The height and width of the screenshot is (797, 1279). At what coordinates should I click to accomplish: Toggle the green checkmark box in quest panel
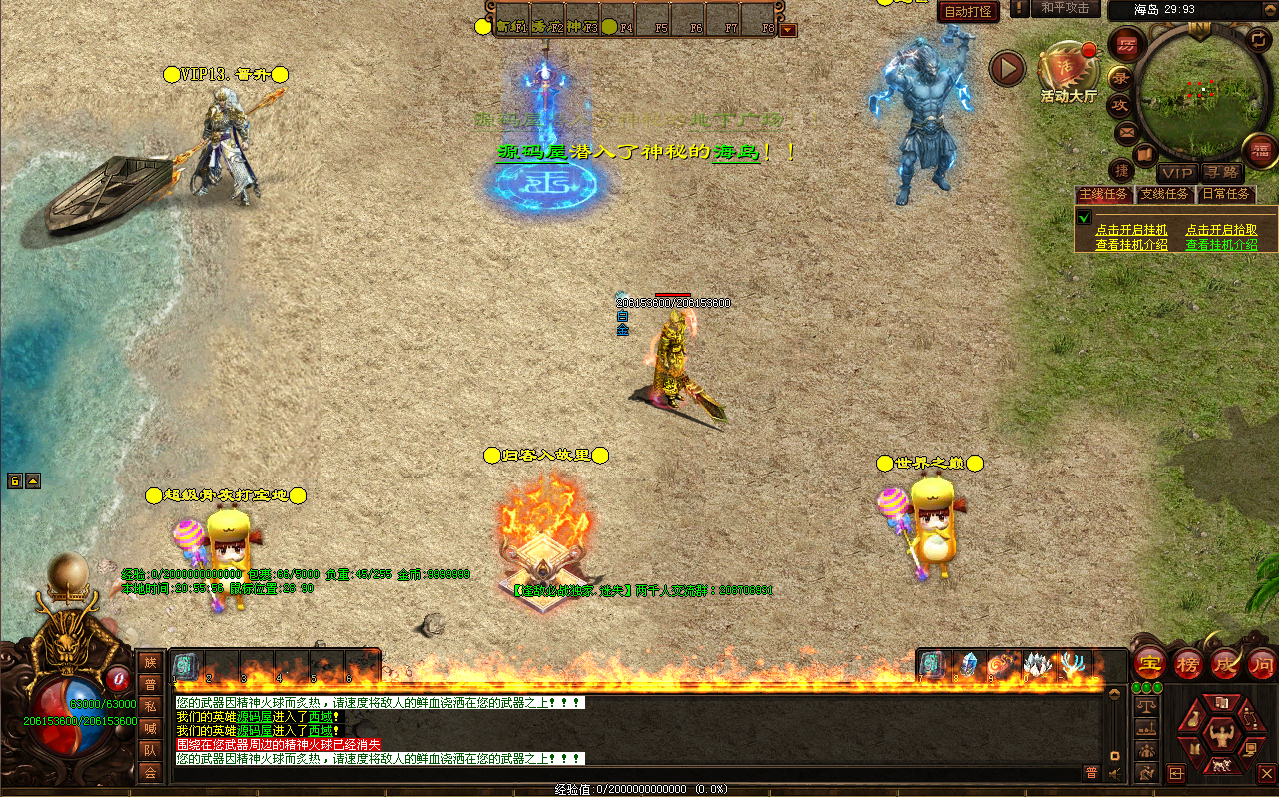click(1084, 217)
